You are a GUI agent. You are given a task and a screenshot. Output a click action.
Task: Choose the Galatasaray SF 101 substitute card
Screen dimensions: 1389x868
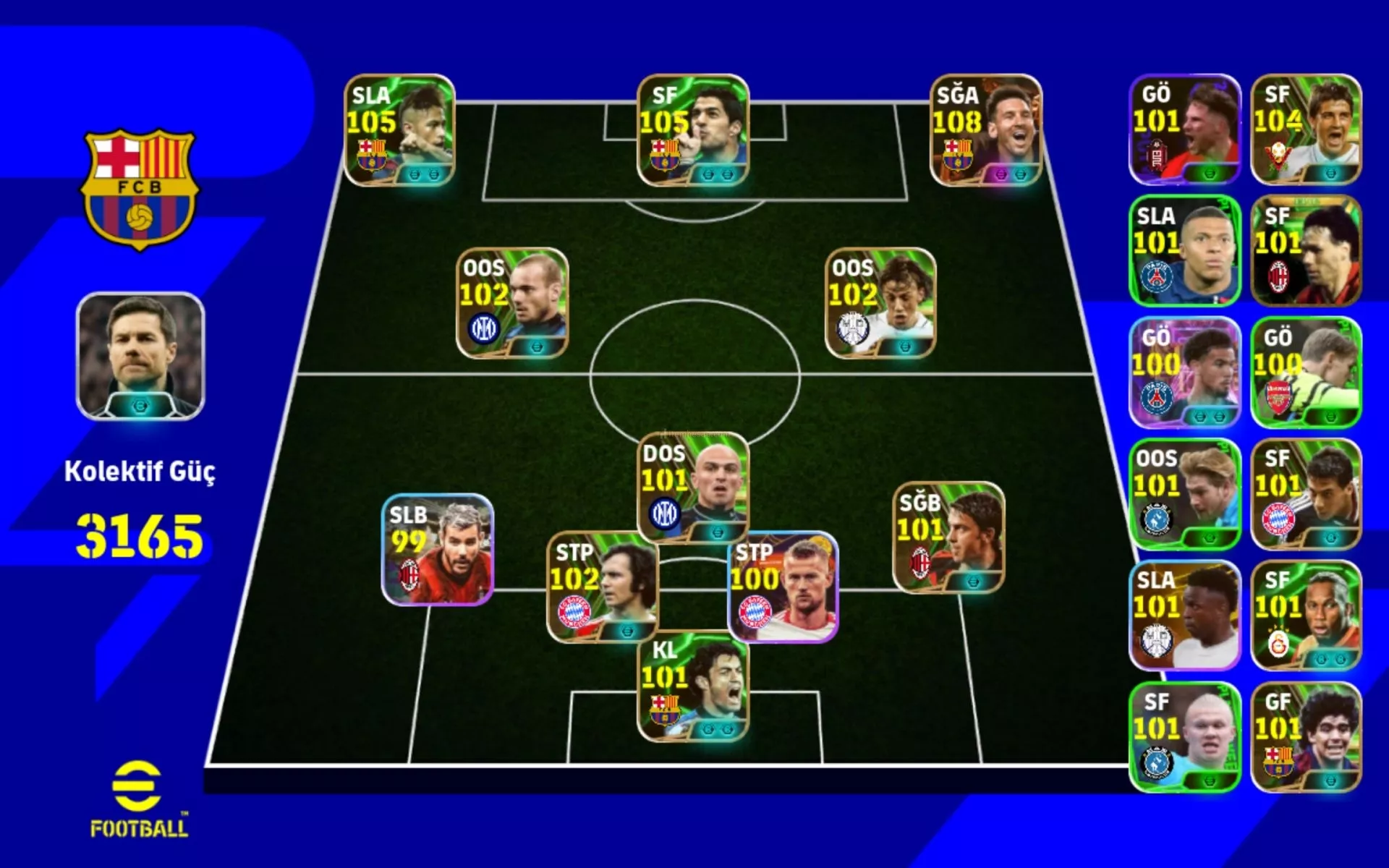tap(1306, 616)
